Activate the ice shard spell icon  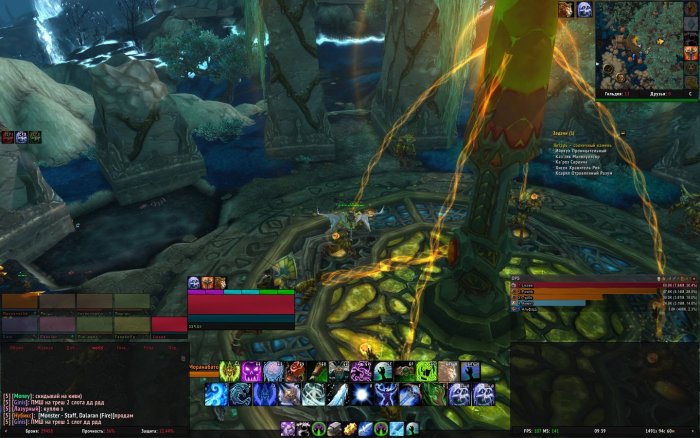(340, 395)
